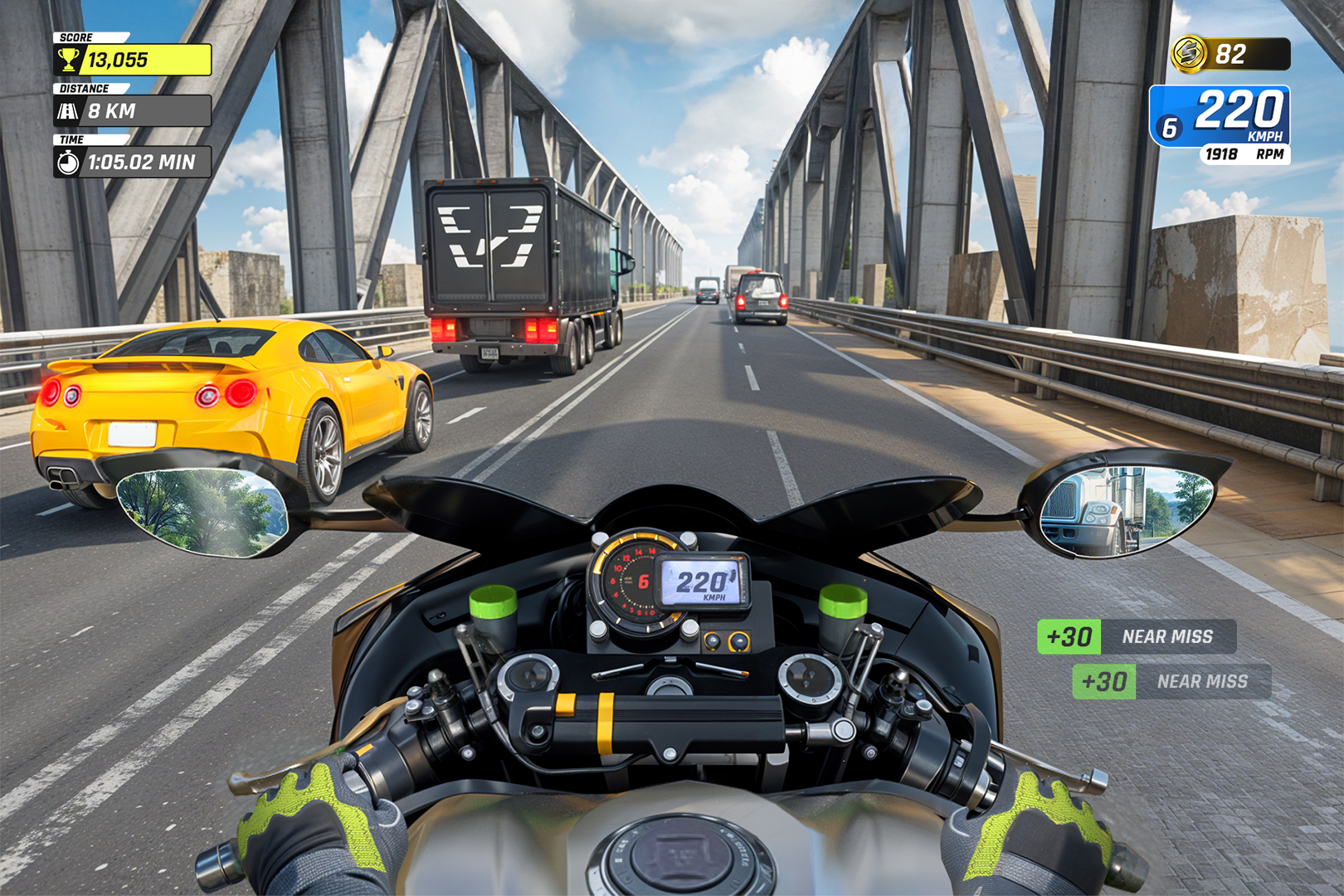Click the analog tachometer on the dashboard

click(634, 582)
